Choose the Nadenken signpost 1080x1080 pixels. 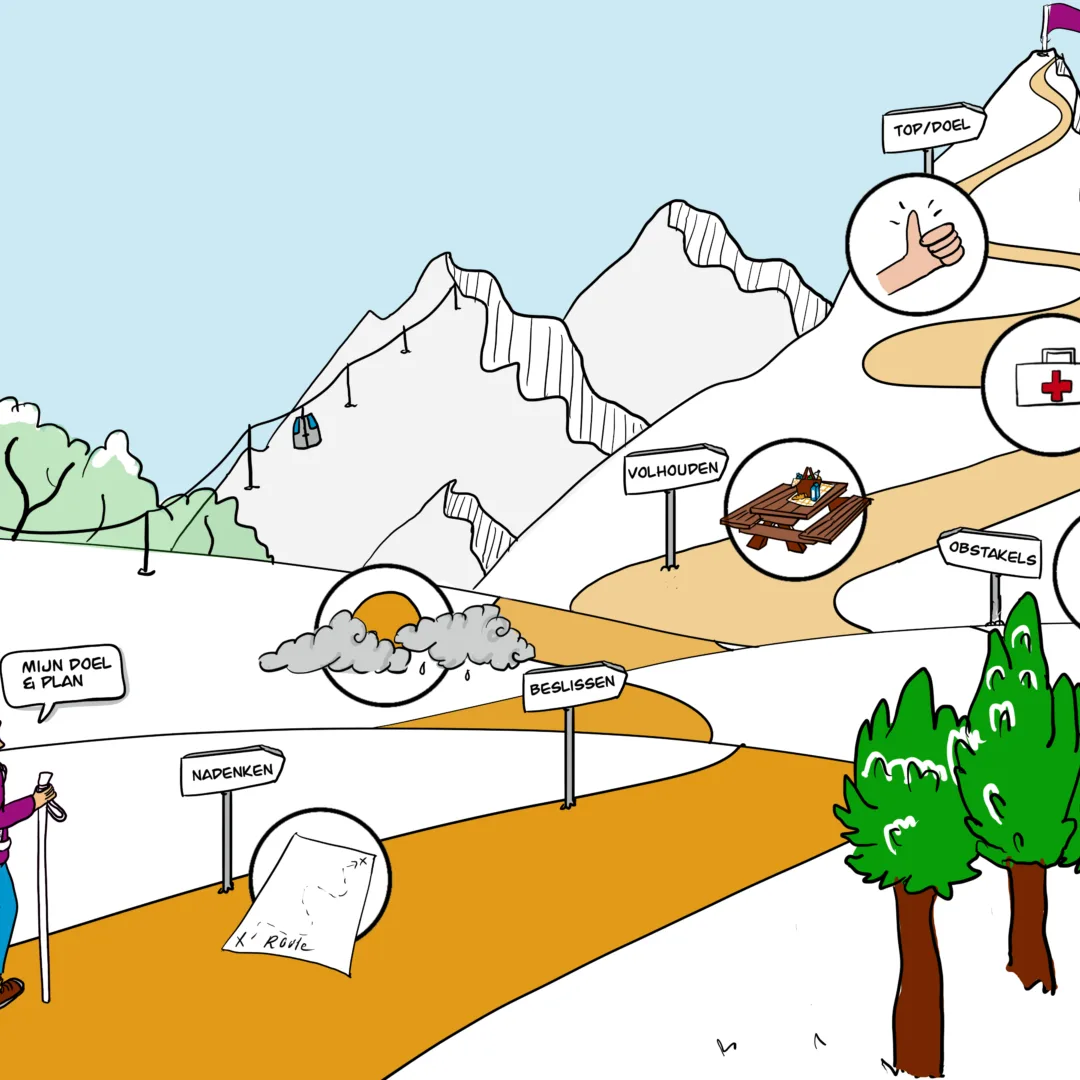(232, 771)
